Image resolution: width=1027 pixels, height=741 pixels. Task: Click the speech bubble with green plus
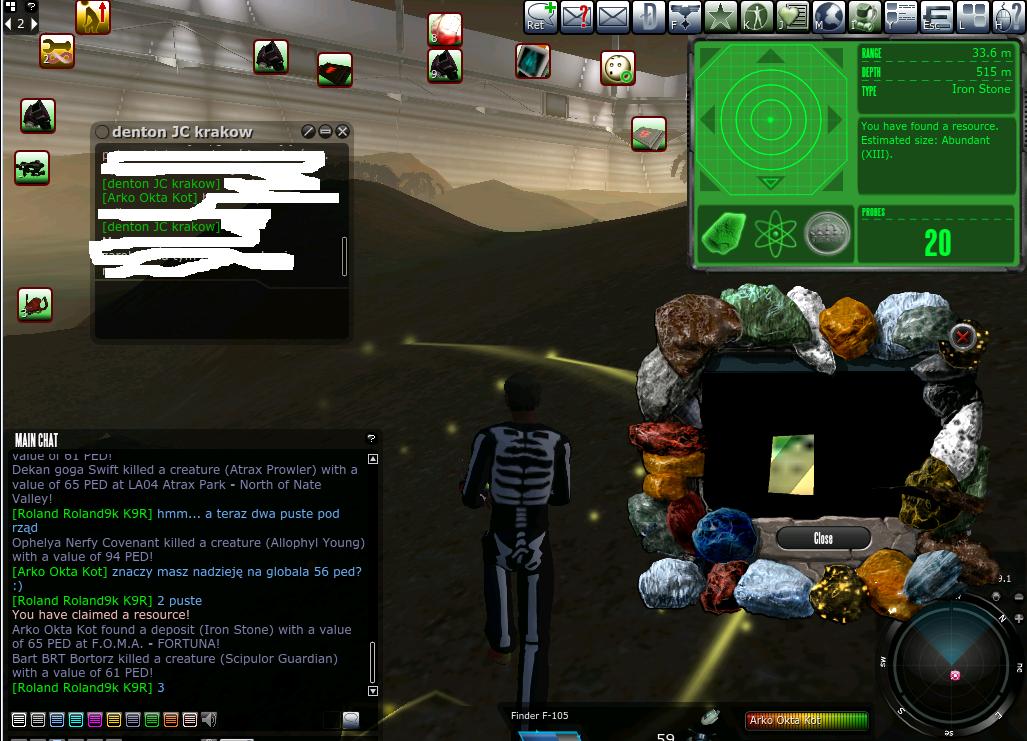[x=541, y=16]
